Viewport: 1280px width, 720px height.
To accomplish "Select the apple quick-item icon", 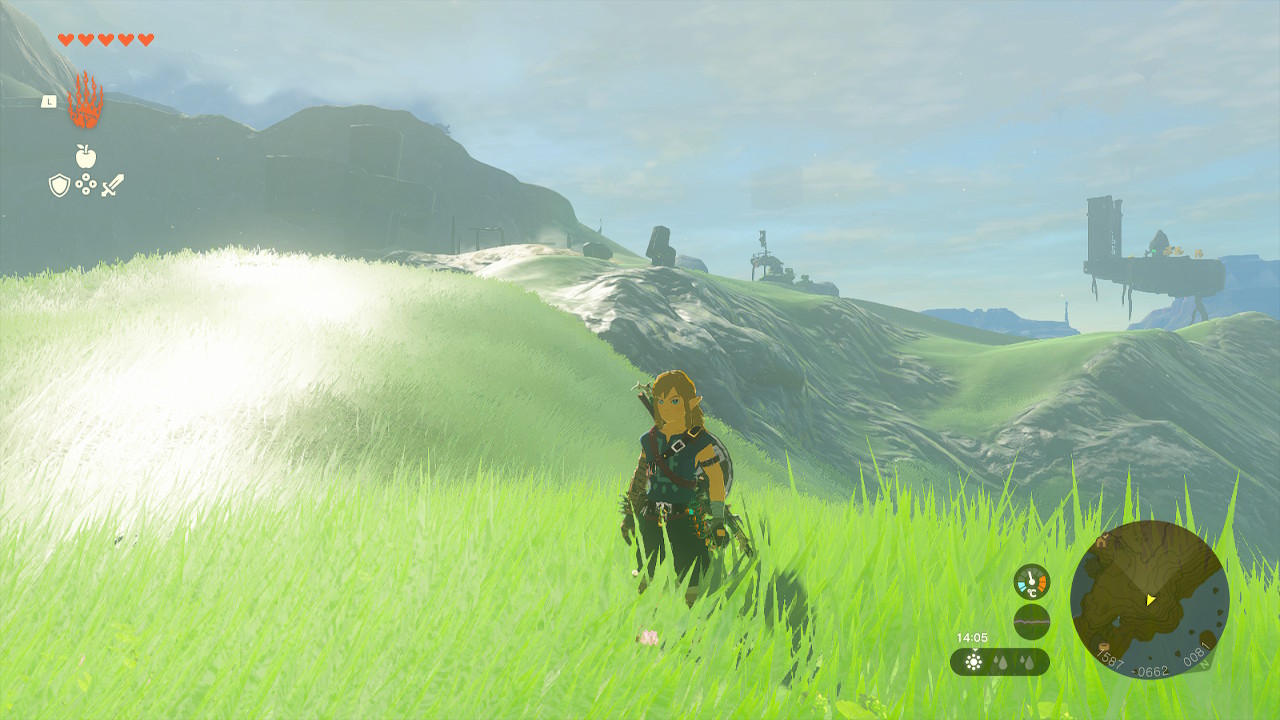I will [86, 156].
